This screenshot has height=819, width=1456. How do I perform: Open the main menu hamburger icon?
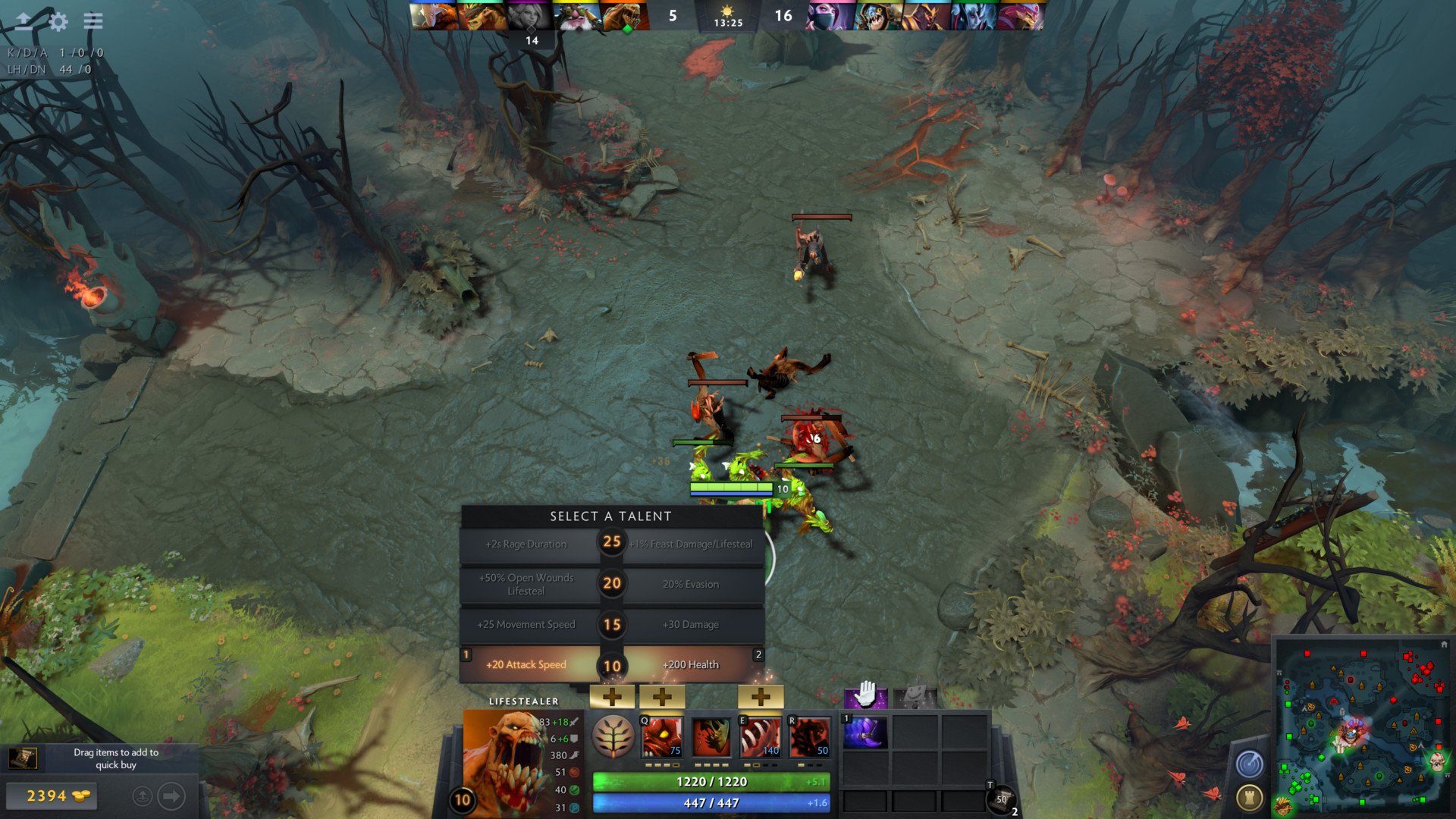[x=91, y=22]
